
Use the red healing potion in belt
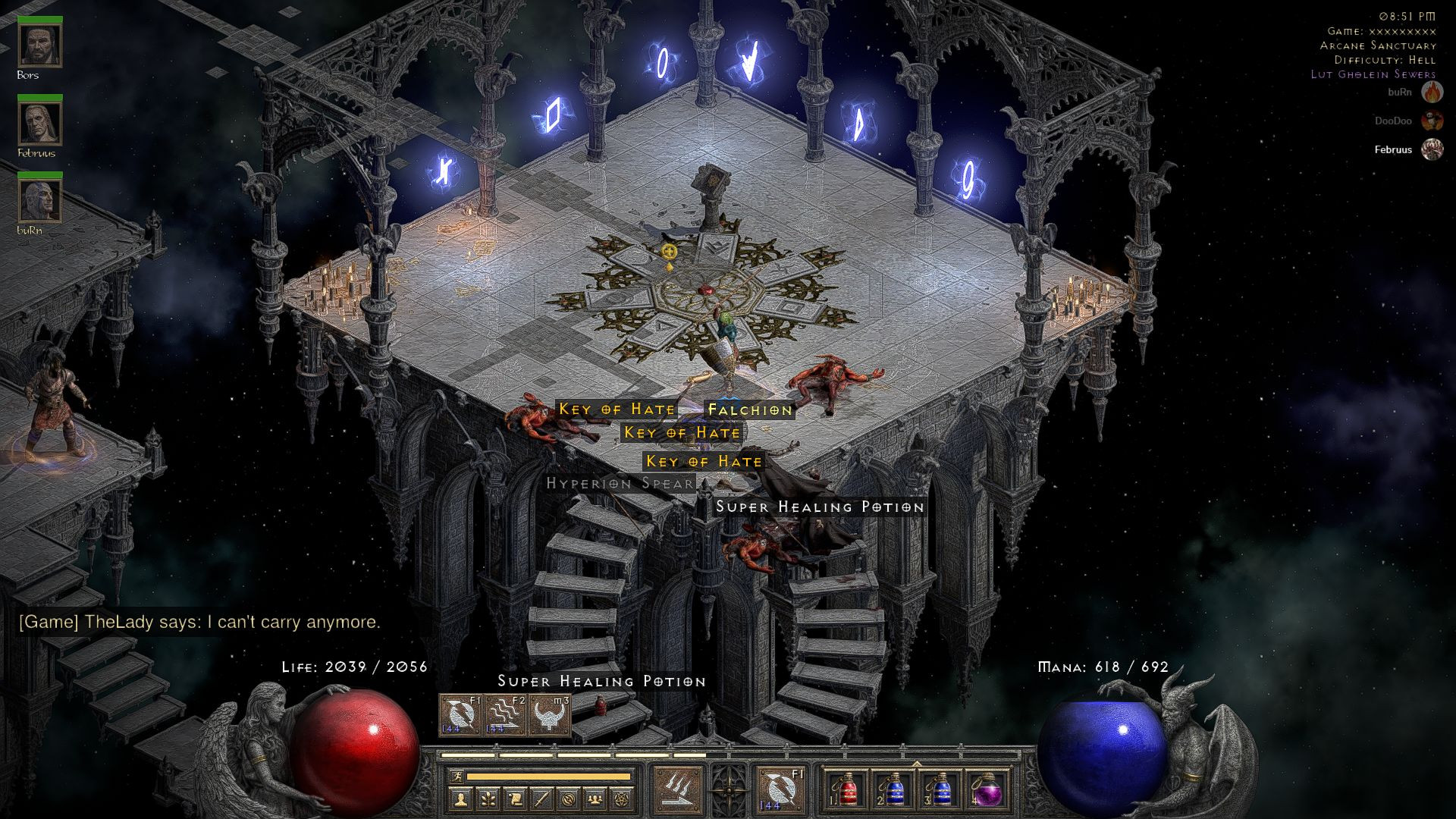[x=847, y=790]
